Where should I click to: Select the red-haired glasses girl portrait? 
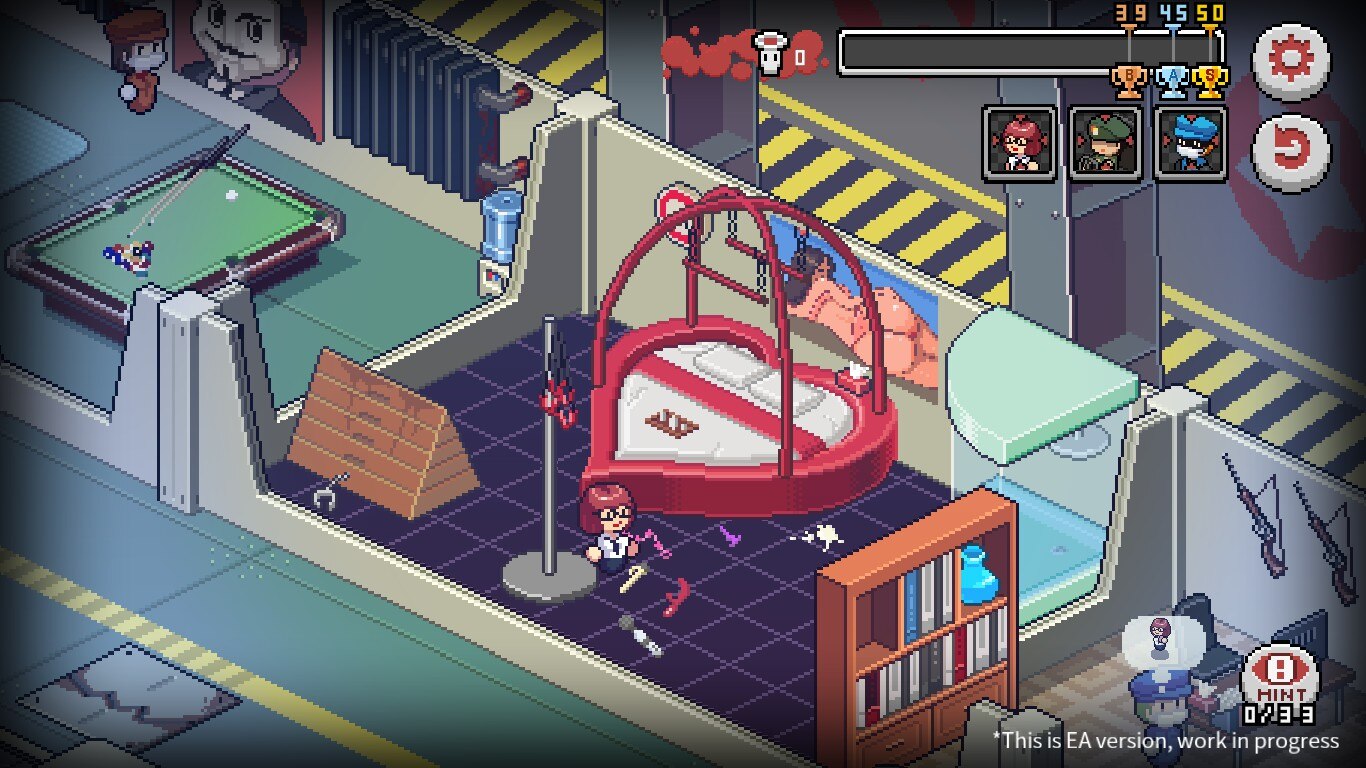(x=1019, y=143)
